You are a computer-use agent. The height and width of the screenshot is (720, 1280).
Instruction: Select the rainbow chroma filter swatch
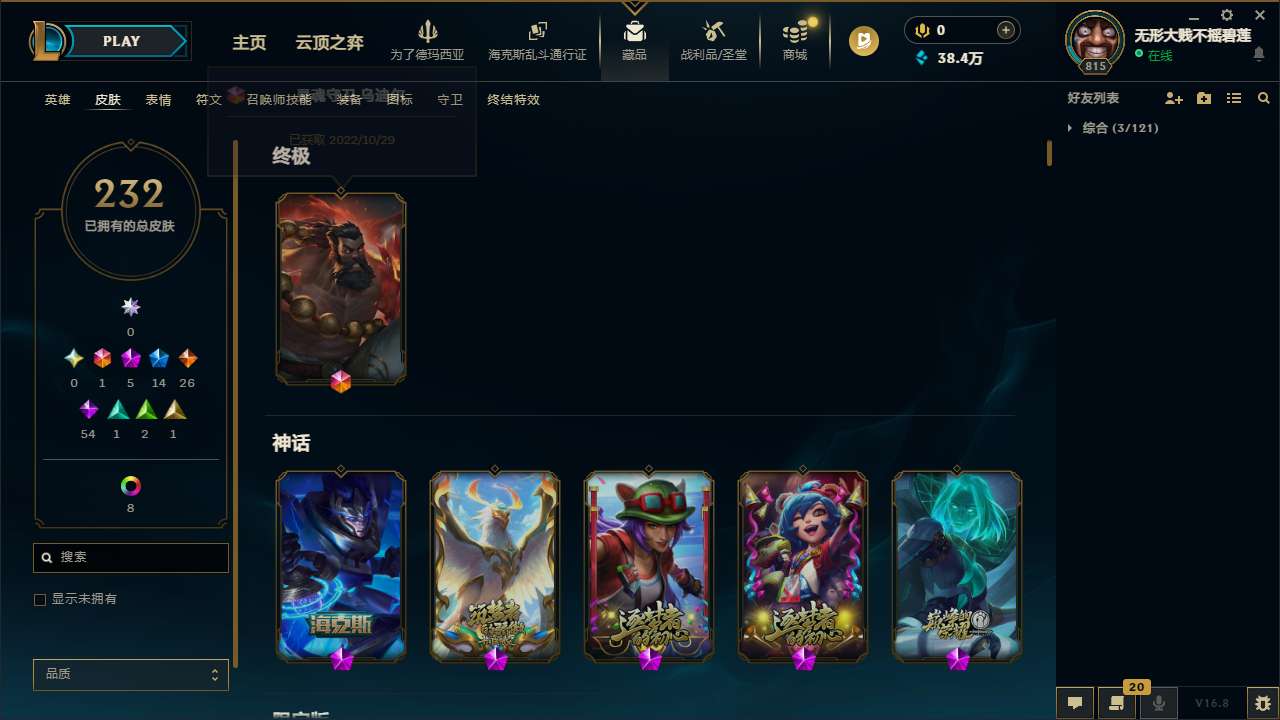pos(130,485)
